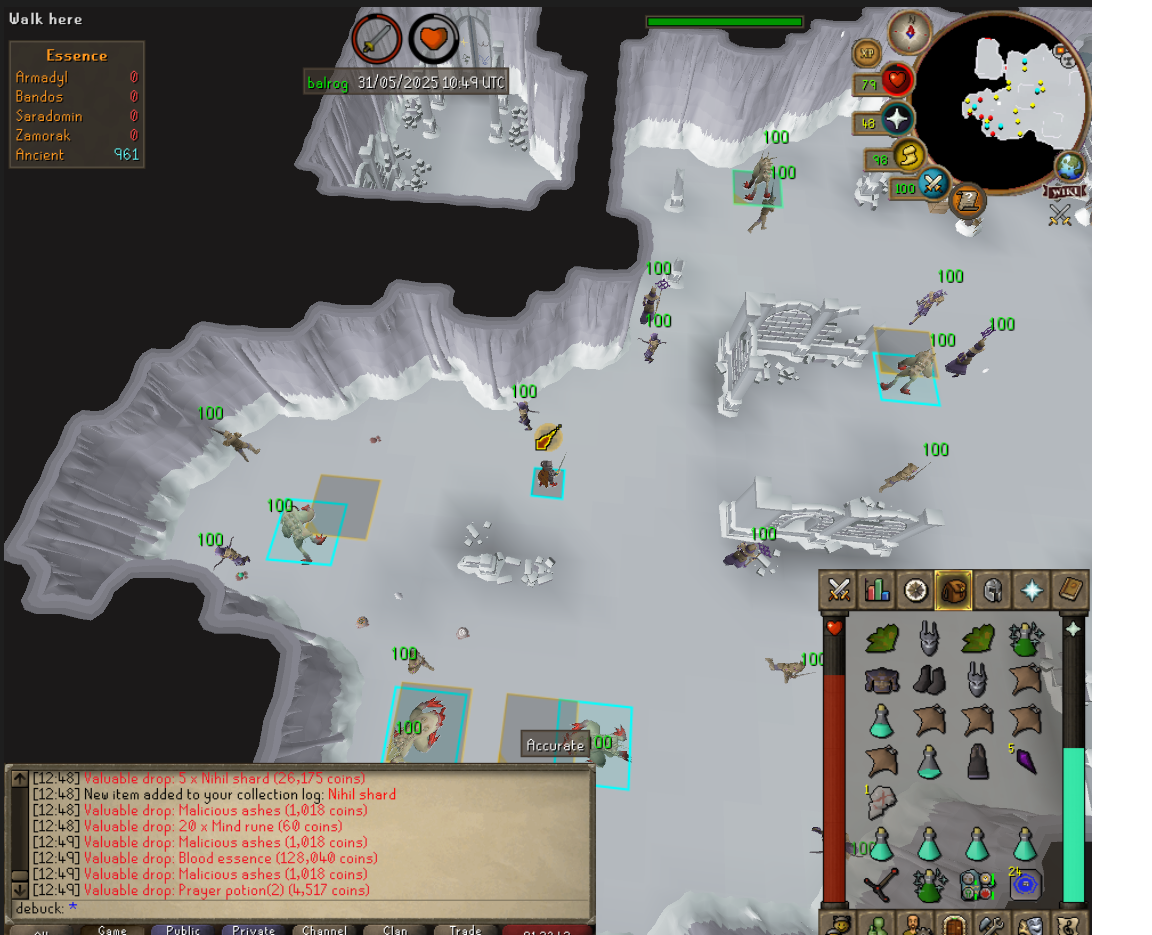This screenshot has height=935, width=1152.
Task: Filter chat with the Public tab
Action: (x=183, y=929)
